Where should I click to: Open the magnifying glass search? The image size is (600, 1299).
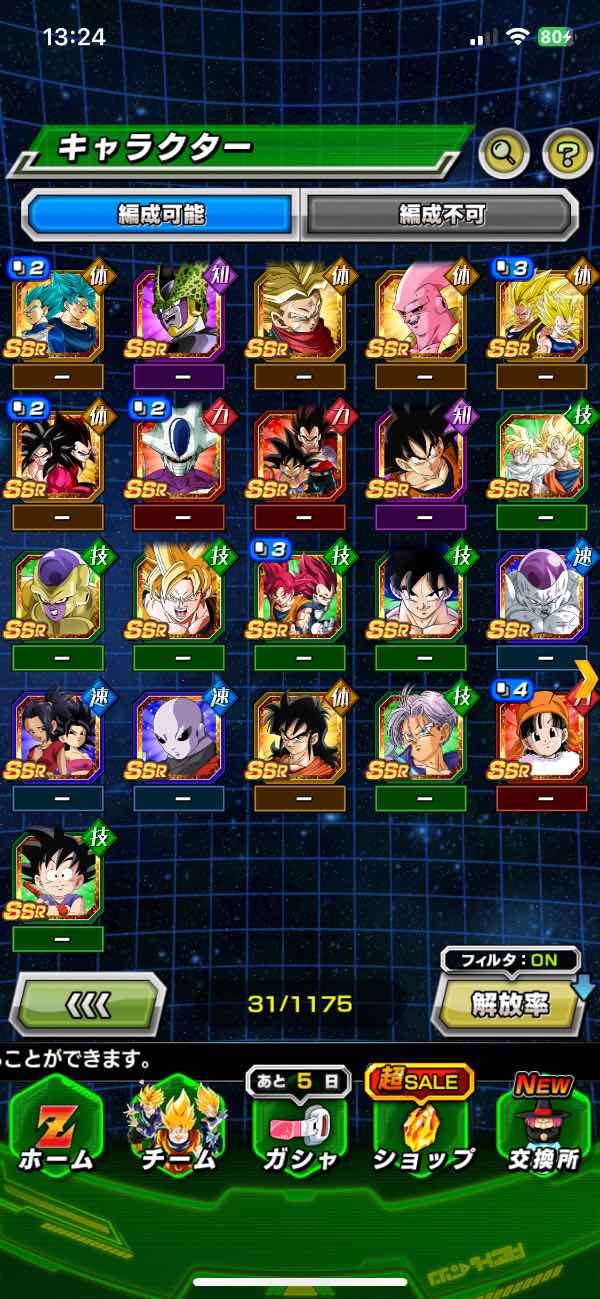point(504,152)
